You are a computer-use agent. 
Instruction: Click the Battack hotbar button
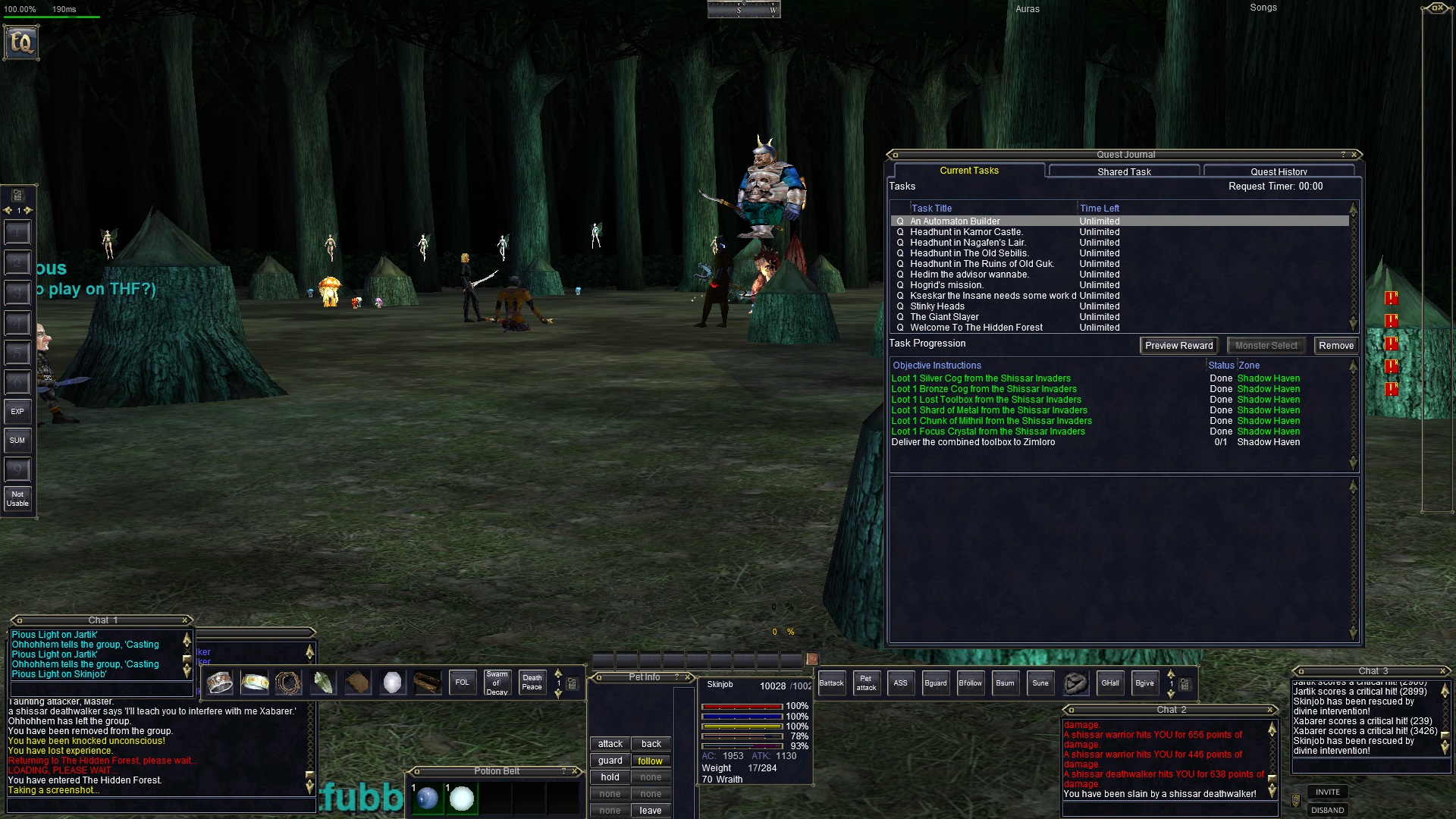point(831,683)
